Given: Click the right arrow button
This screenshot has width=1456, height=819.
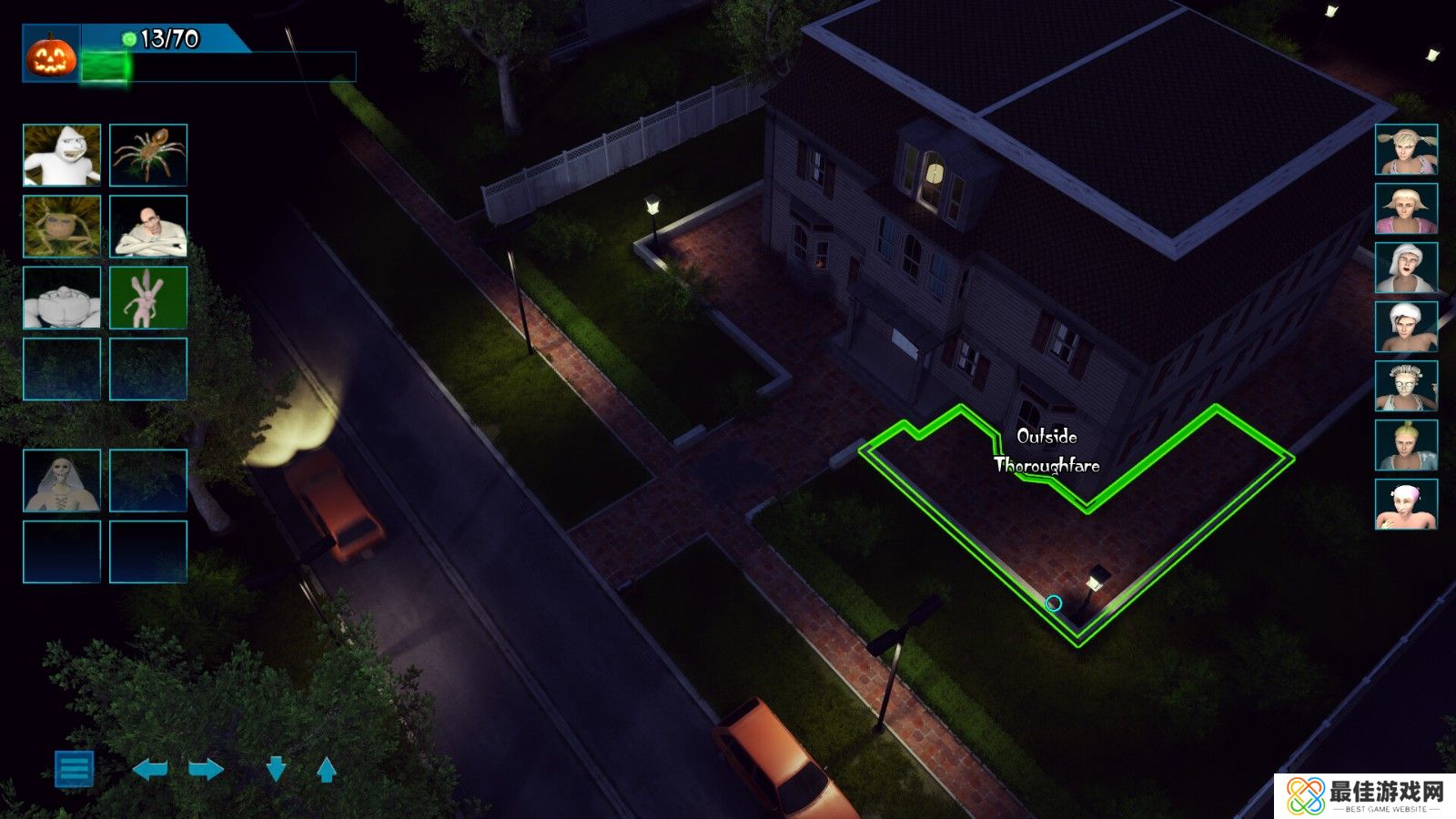Looking at the screenshot, I should [x=206, y=770].
